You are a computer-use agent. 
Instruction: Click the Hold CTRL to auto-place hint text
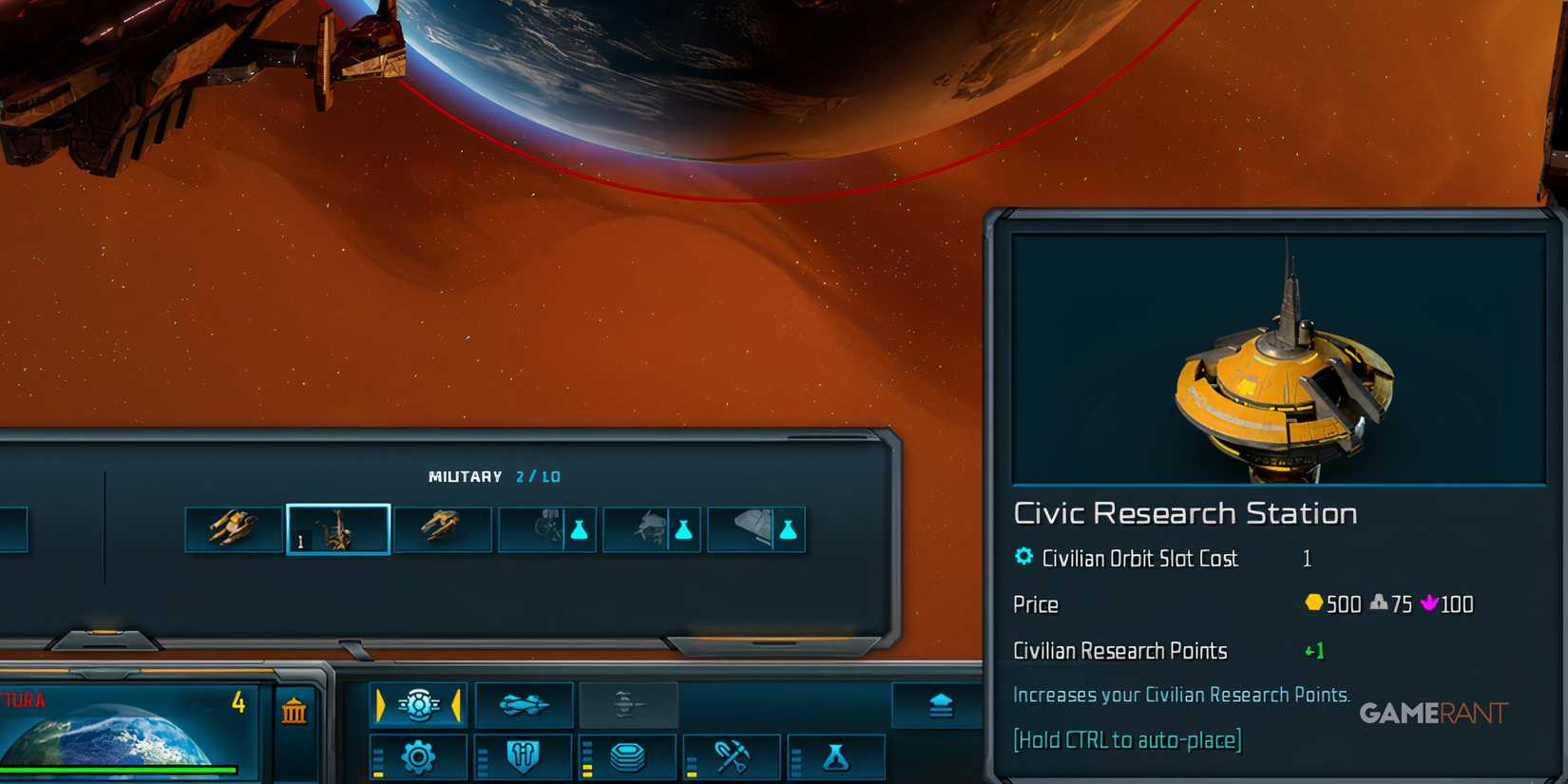click(x=1127, y=739)
